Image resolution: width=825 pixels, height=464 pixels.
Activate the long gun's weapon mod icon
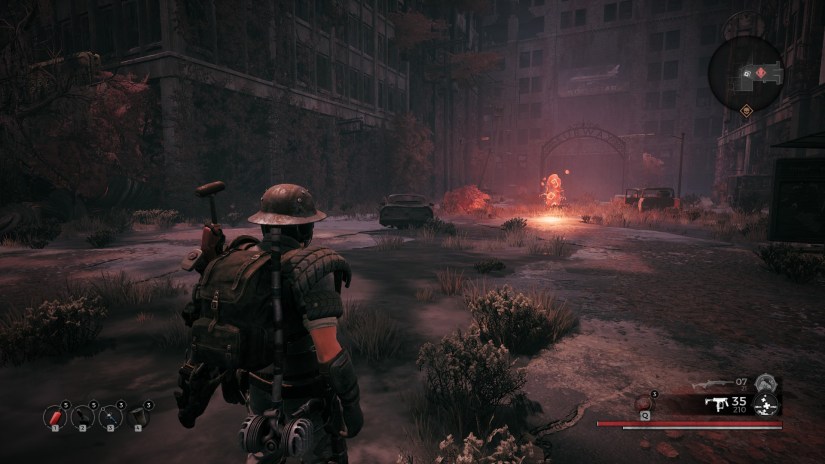766,383
